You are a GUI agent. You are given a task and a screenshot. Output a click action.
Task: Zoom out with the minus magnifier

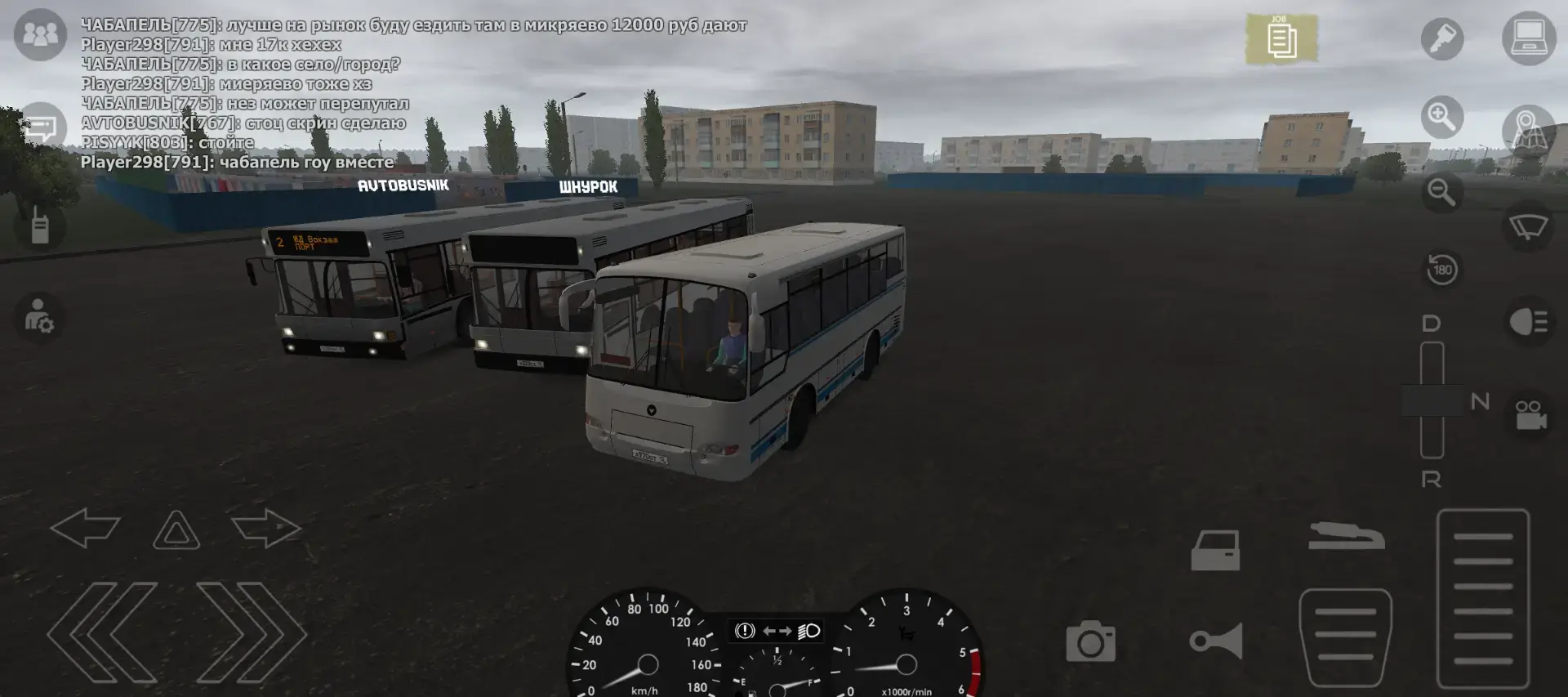pyautogui.click(x=1441, y=194)
